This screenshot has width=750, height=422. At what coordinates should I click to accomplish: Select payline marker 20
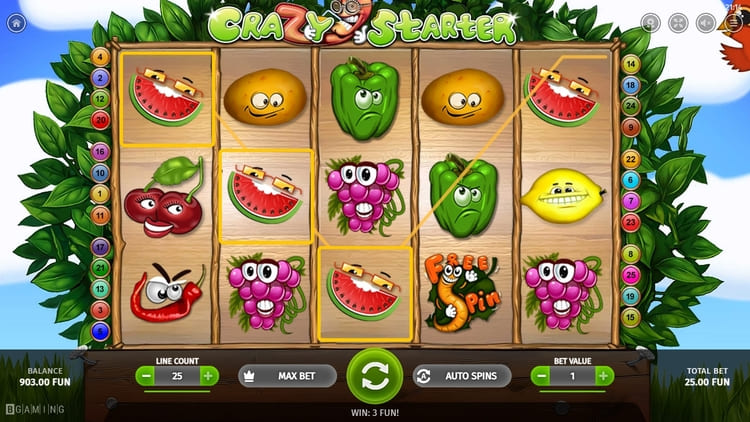pyautogui.click(x=100, y=120)
